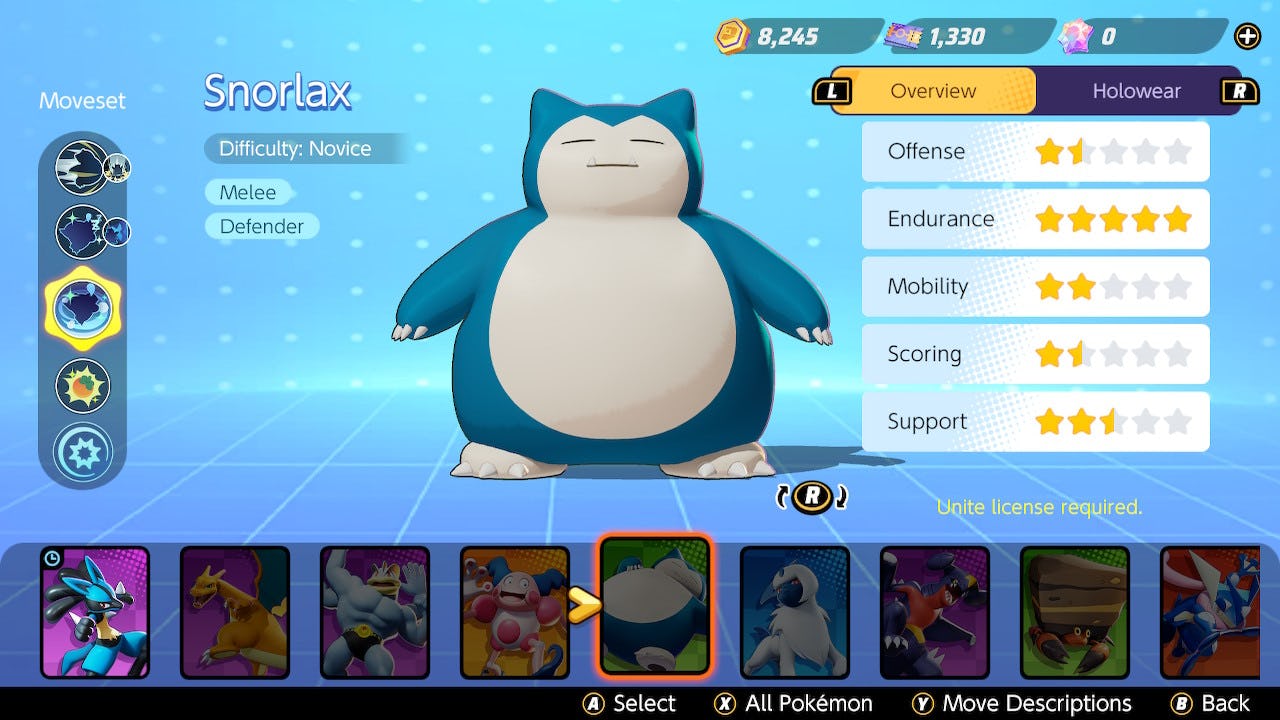Select the Lucario card
The height and width of the screenshot is (720, 1280).
coord(95,611)
